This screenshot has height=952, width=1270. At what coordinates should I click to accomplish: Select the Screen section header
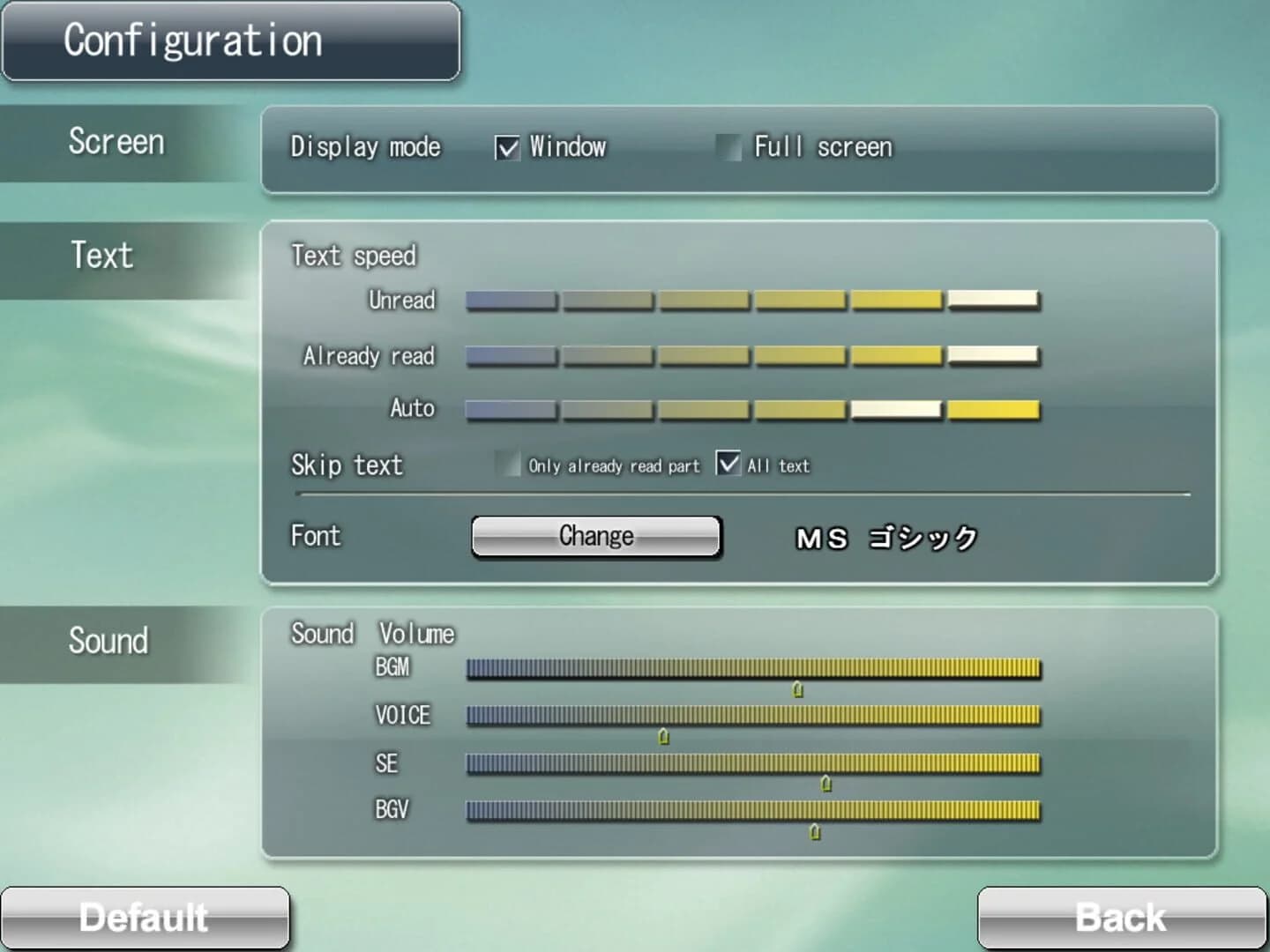pyautogui.click(x=117, y=142)
